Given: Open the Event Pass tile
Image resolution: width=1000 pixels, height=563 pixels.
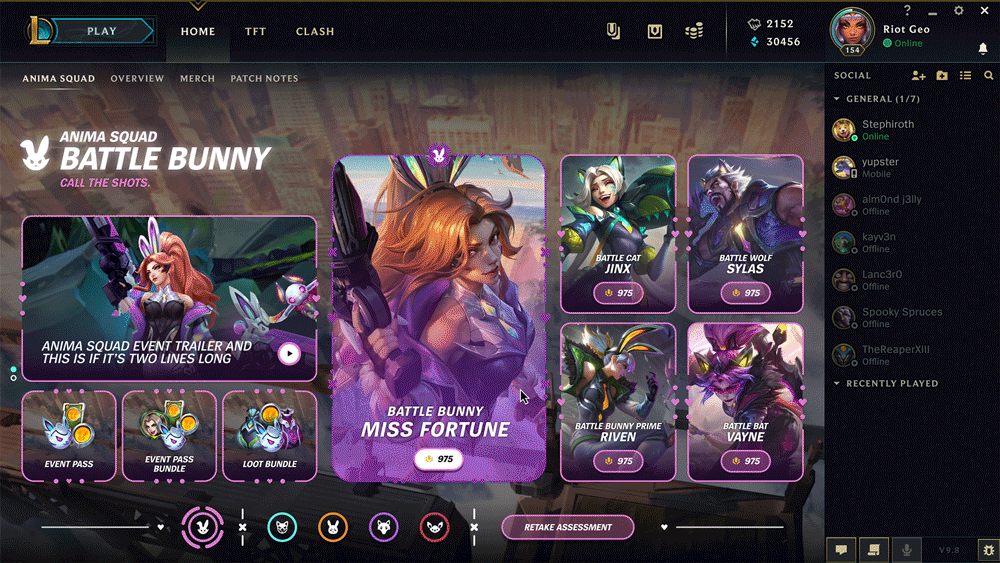Looking at the screenshot, I should (x=69, y=436).
